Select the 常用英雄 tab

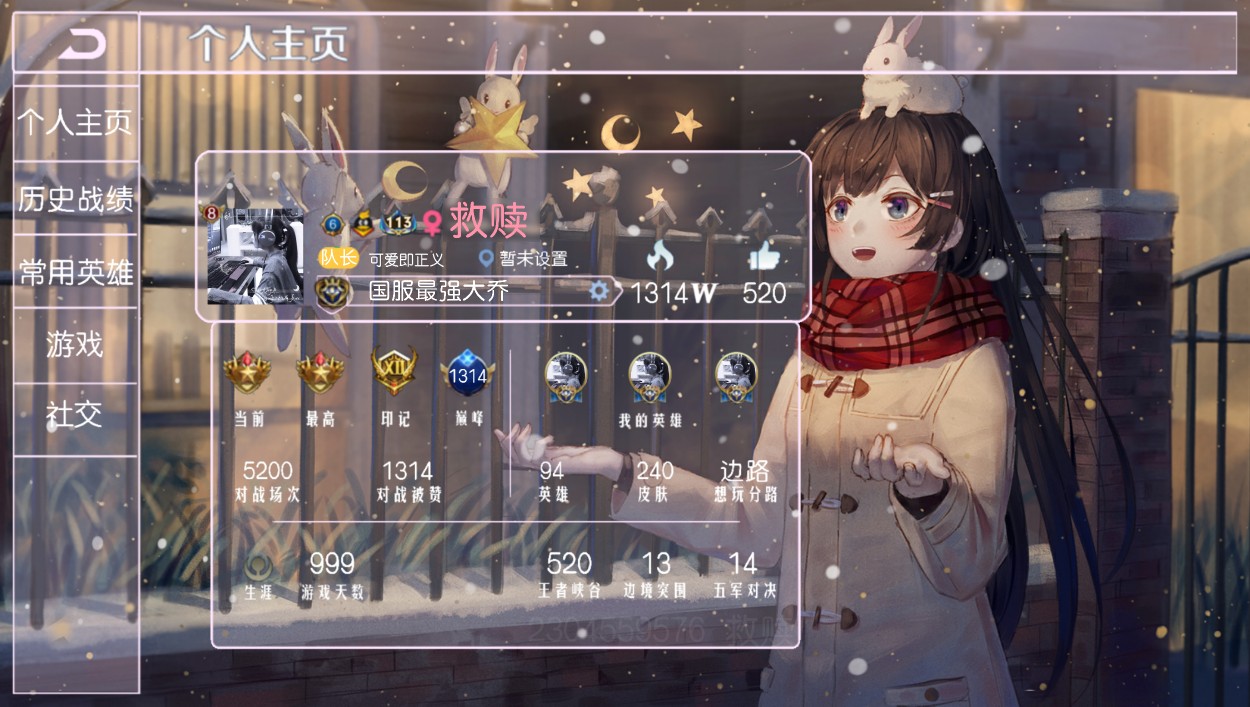(x=76, y=271)
